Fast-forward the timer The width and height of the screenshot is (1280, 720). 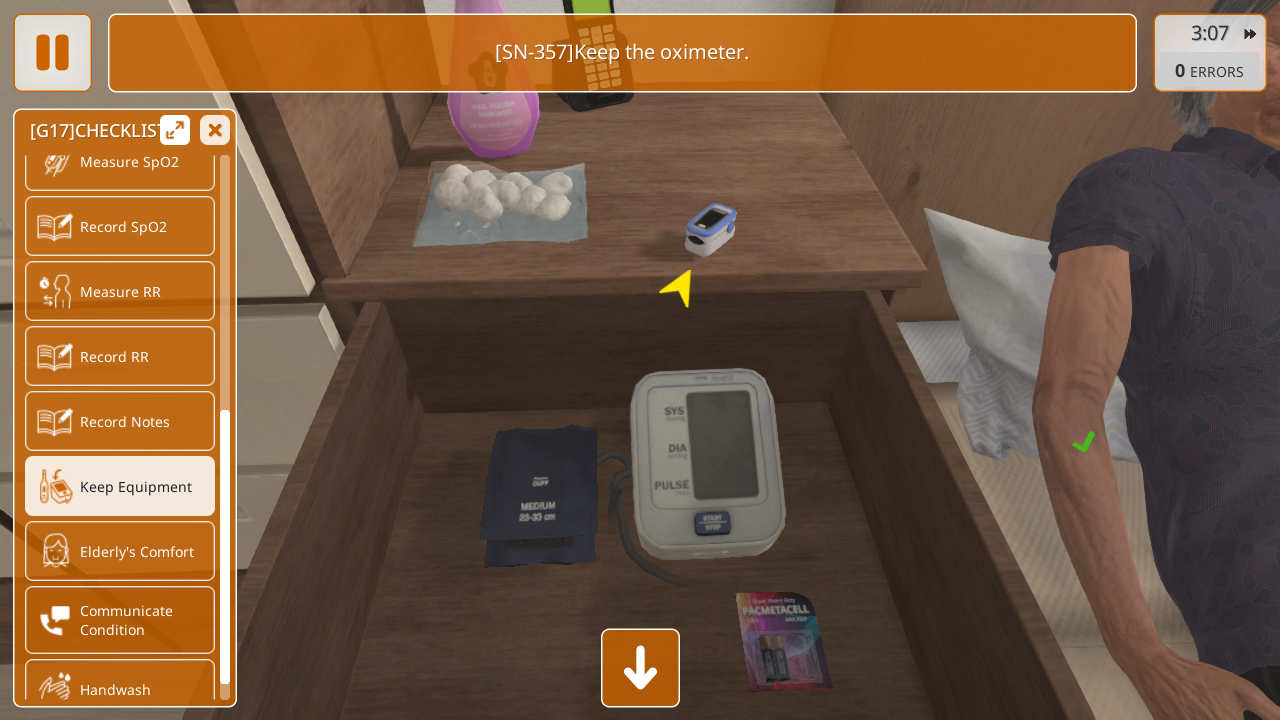(1250, 34)
